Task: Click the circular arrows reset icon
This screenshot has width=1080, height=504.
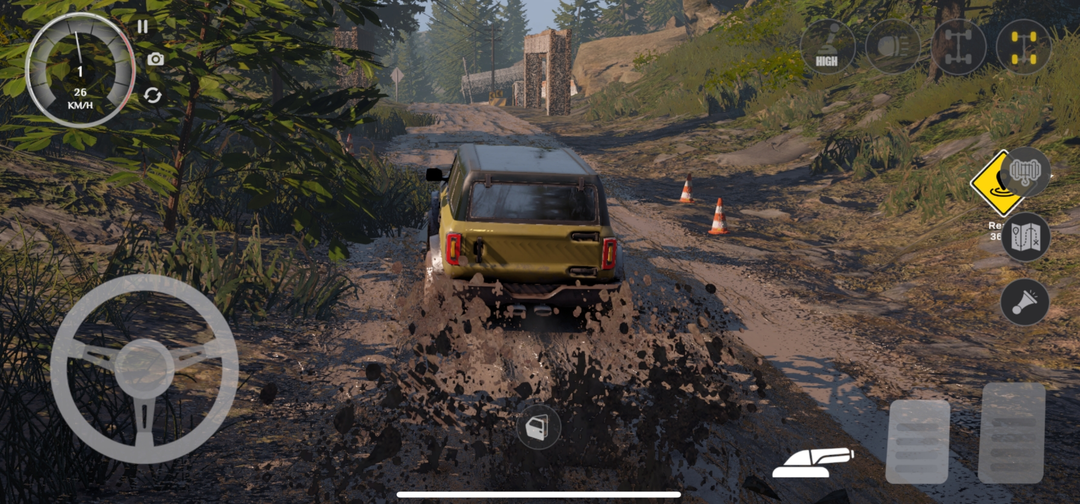Action: (152, 95)
